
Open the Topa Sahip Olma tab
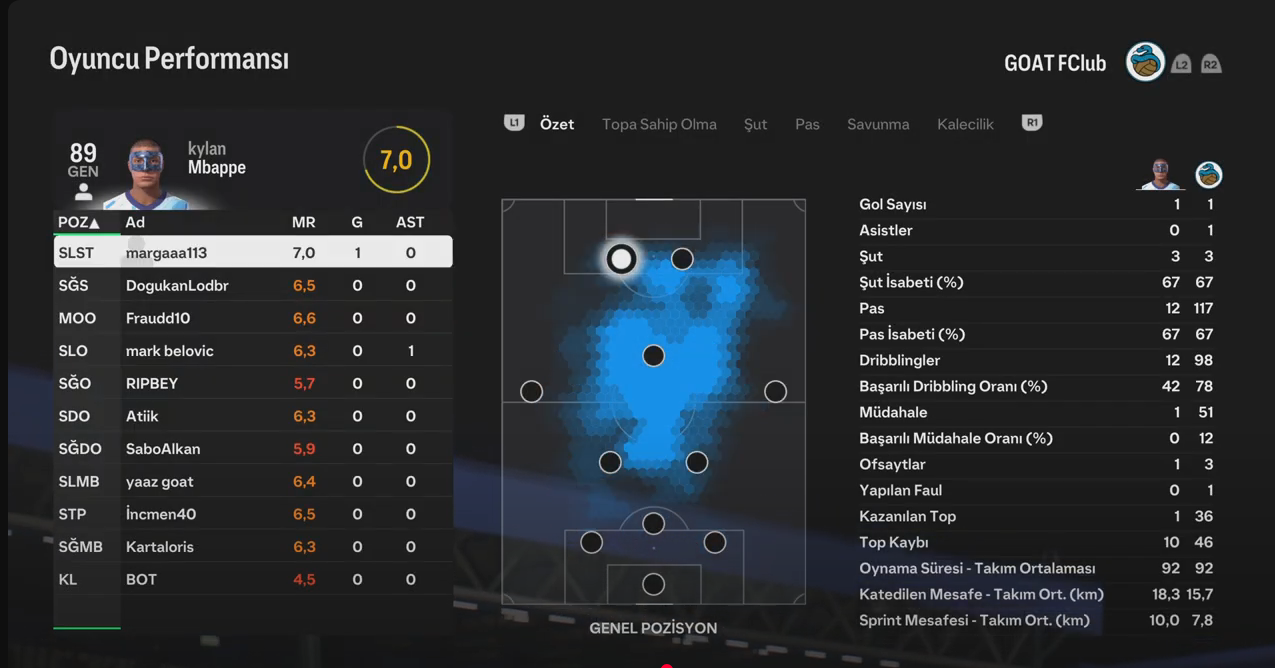[x=659, y=124]
